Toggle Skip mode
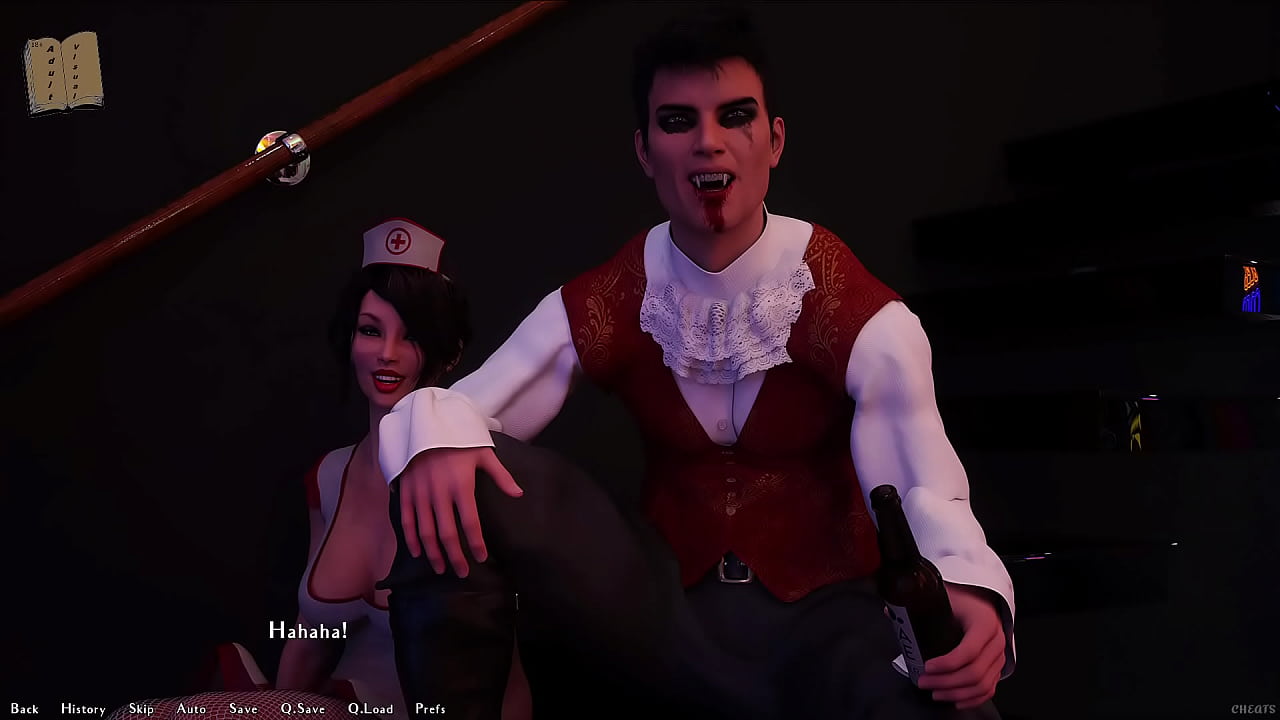The width and height of the screenshot is (1280, 720). pos(141,709)
